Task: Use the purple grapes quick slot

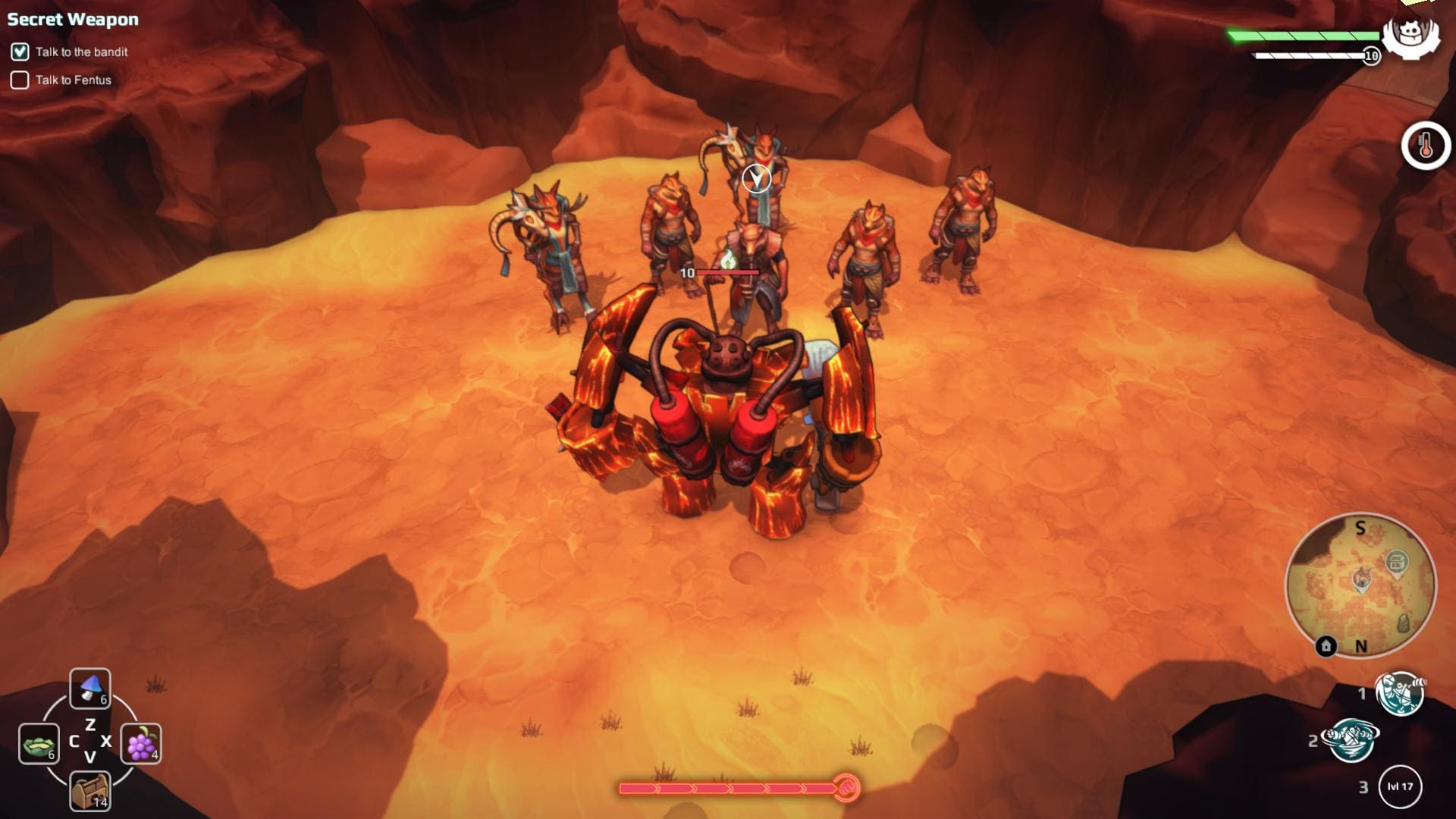Action: click(141, 743)
